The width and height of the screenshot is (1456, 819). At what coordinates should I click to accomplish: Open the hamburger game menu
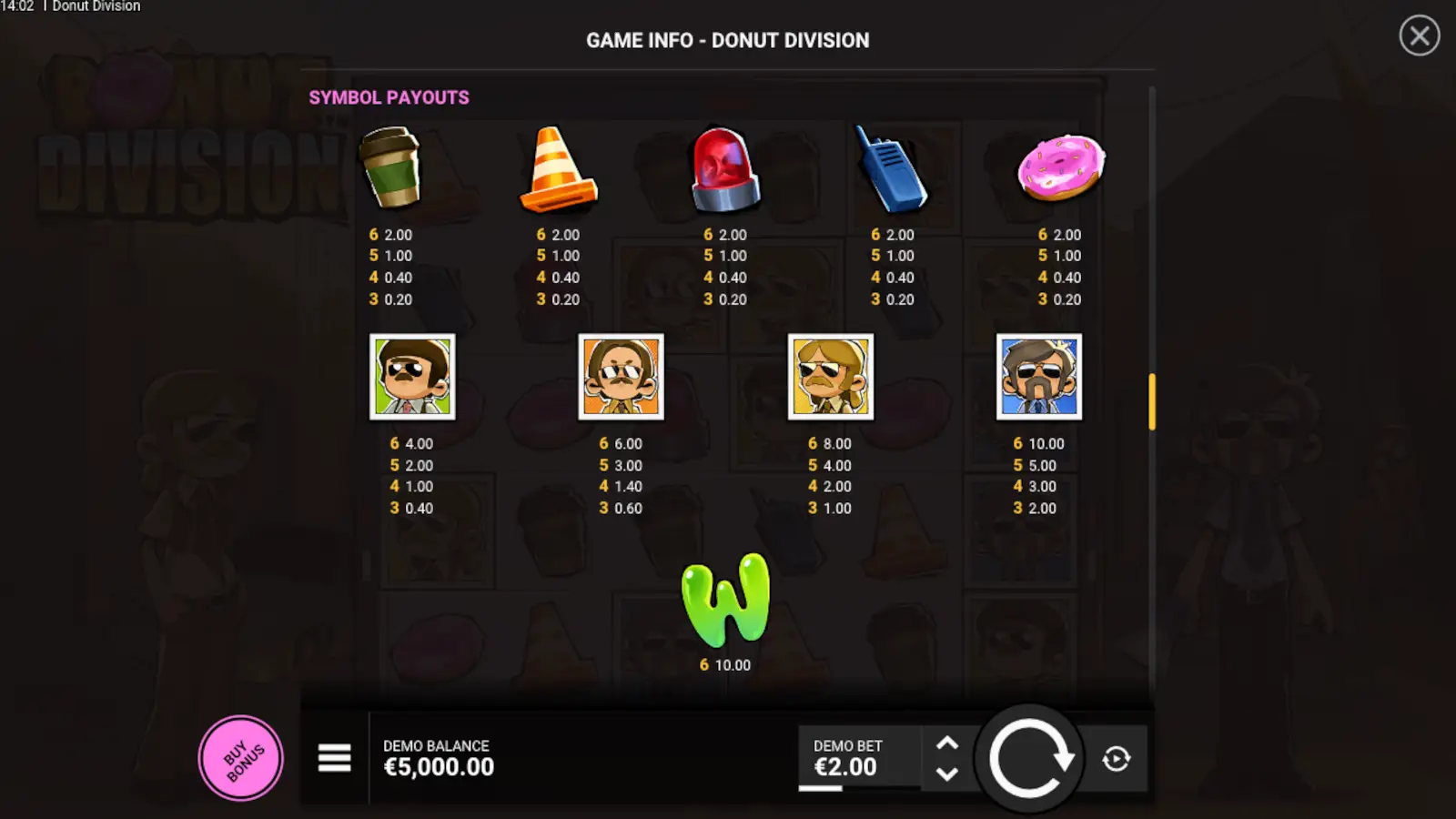(x=334, y=758)
